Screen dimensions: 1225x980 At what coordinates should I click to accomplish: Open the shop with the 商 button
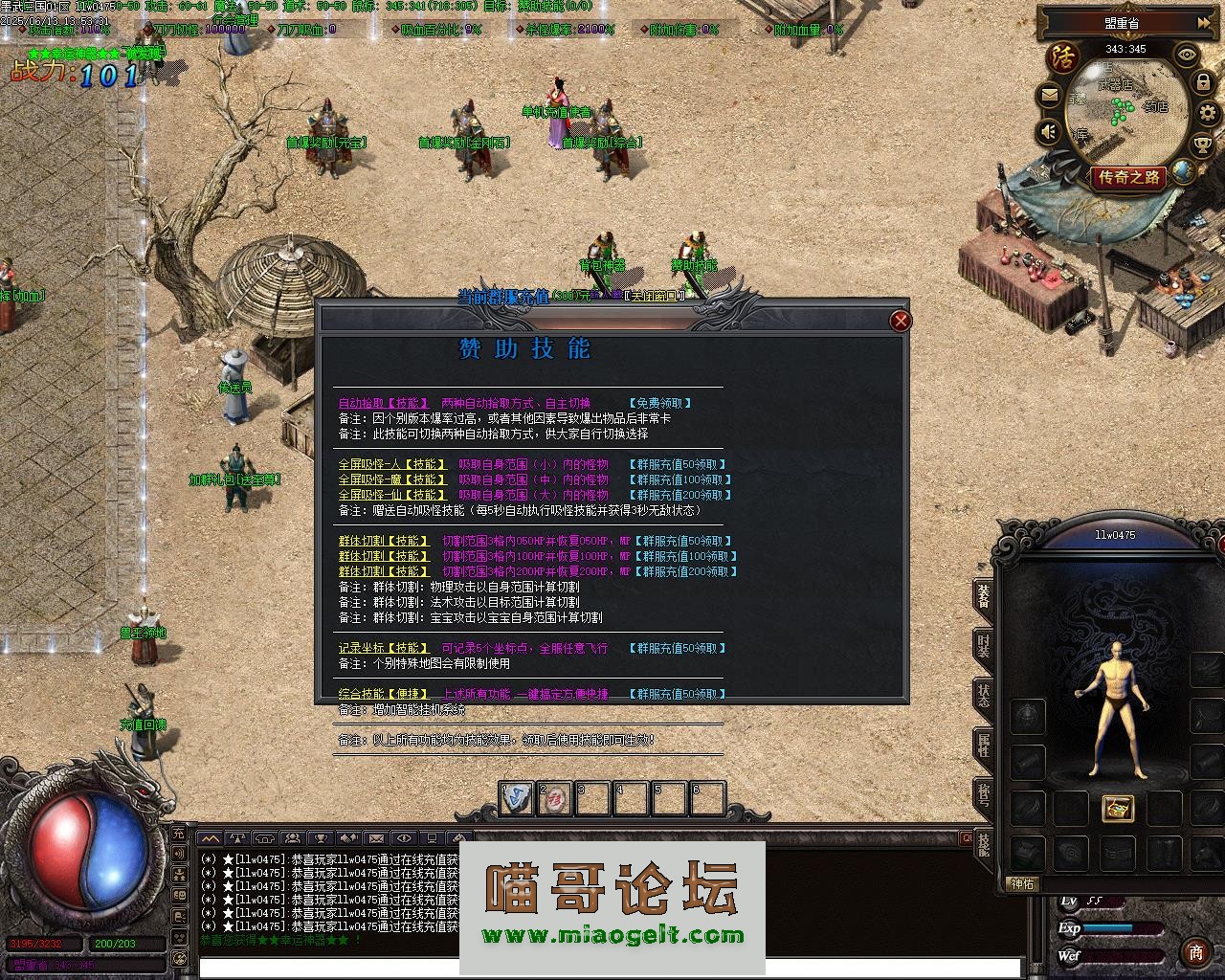click(x=1195, y=952)
